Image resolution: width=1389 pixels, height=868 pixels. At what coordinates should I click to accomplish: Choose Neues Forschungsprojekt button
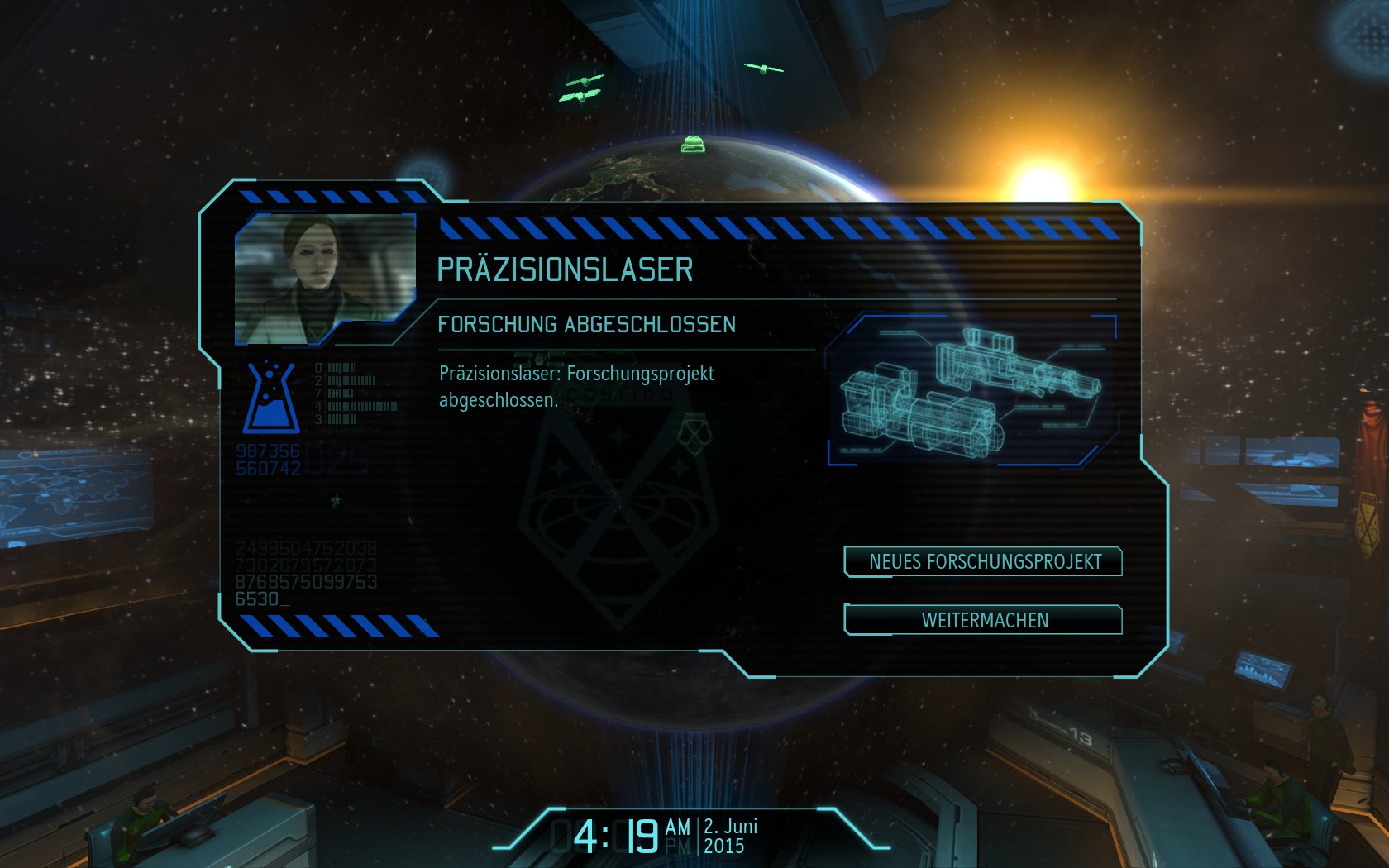tap(983, 562)
